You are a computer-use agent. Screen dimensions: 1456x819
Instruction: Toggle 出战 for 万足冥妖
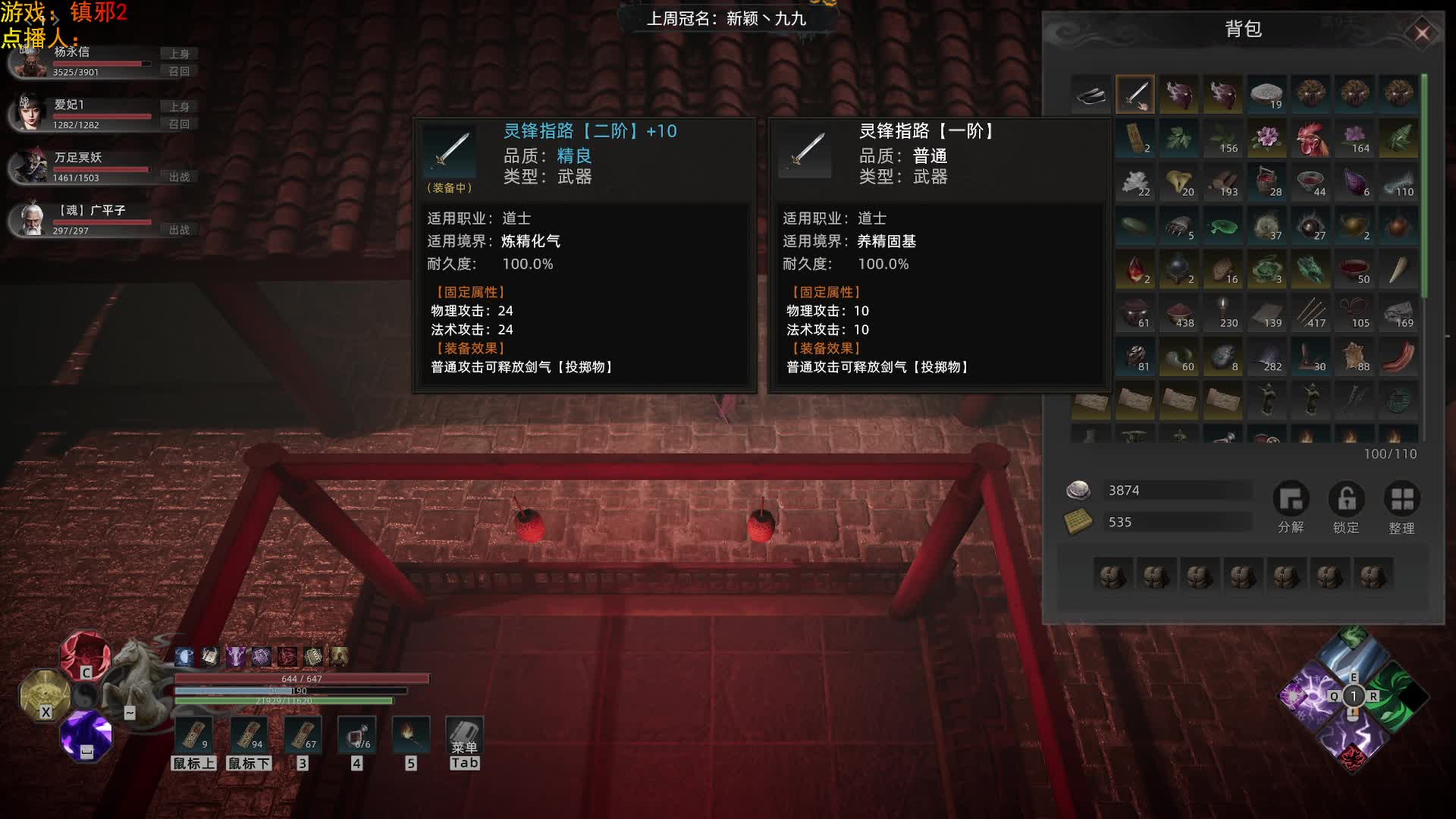point(179,177)
